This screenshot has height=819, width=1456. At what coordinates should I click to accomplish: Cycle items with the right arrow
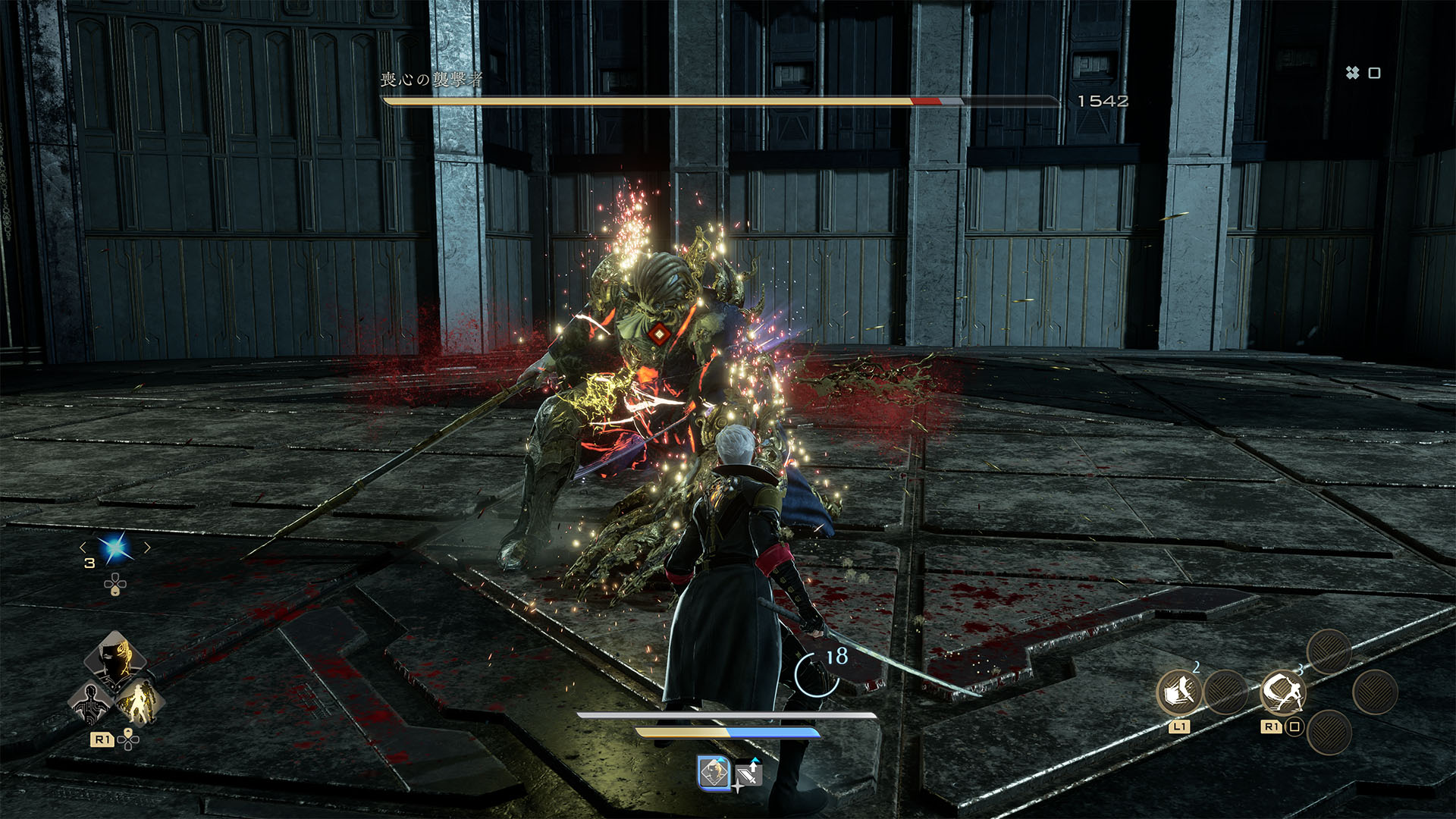148,547
